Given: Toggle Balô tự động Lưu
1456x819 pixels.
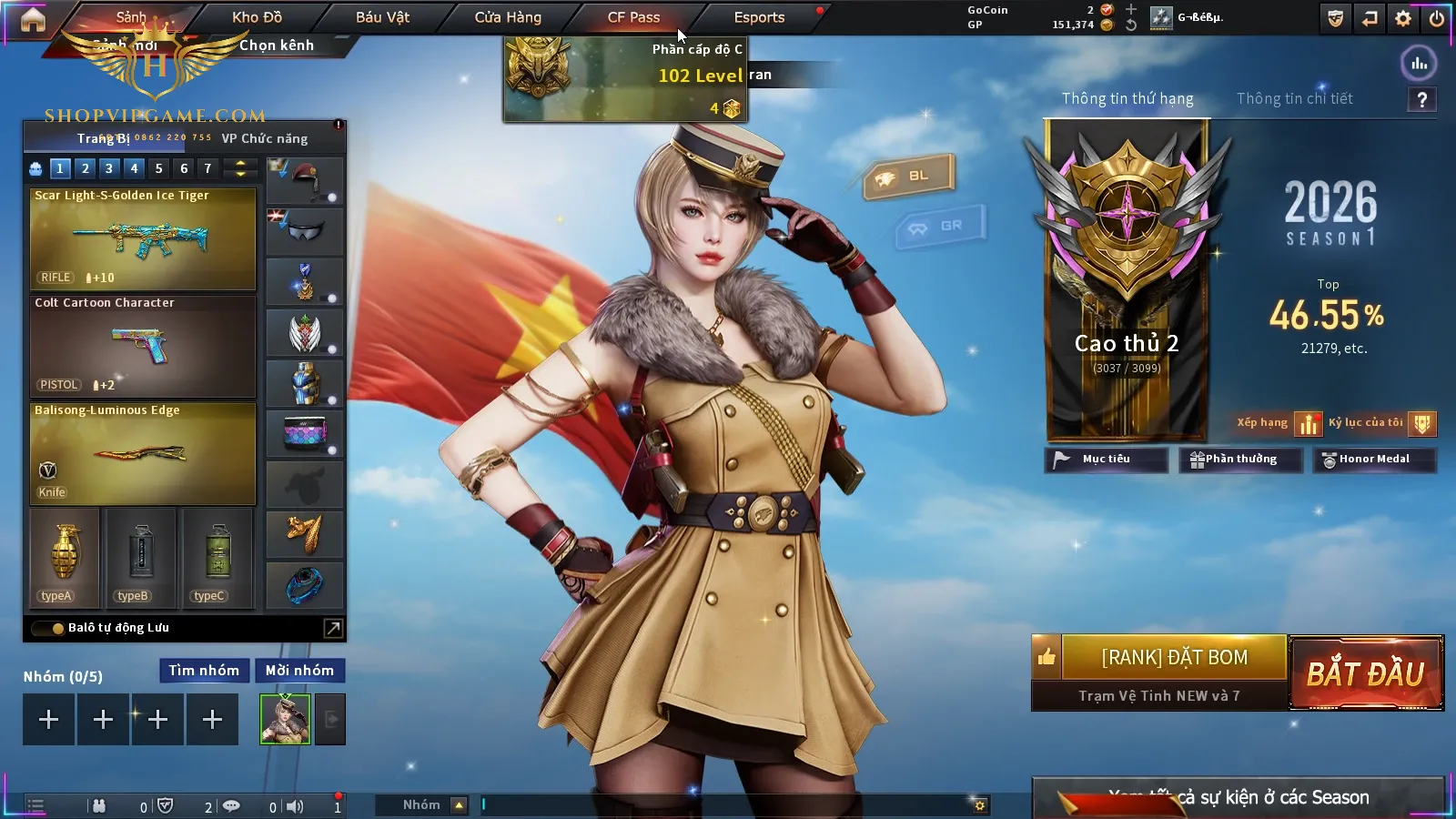Looking at the screenshot, I should (47, 628).
